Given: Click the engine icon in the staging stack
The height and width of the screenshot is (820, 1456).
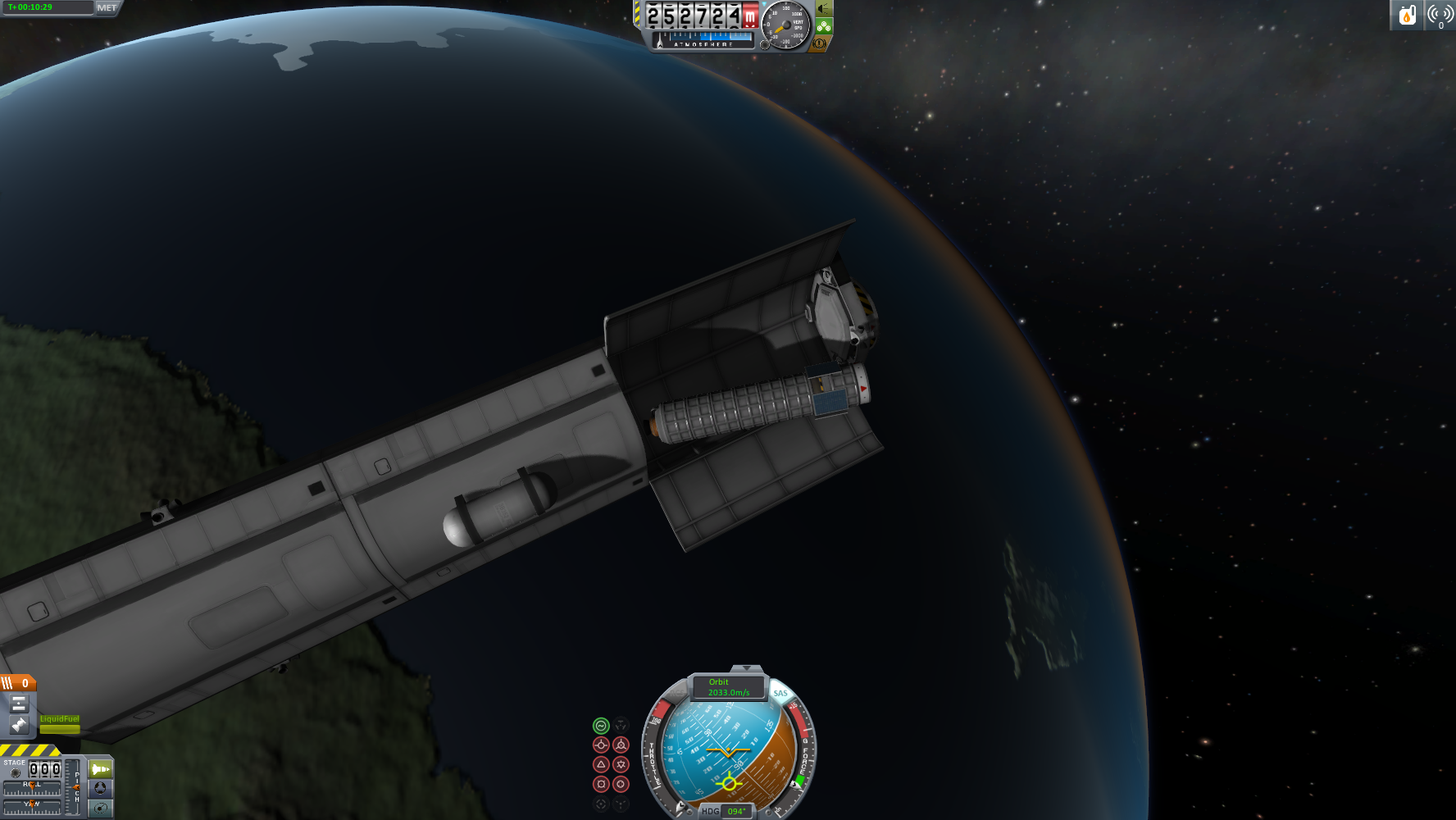Looking at the screenshot, I should click(x=19, y=724).
